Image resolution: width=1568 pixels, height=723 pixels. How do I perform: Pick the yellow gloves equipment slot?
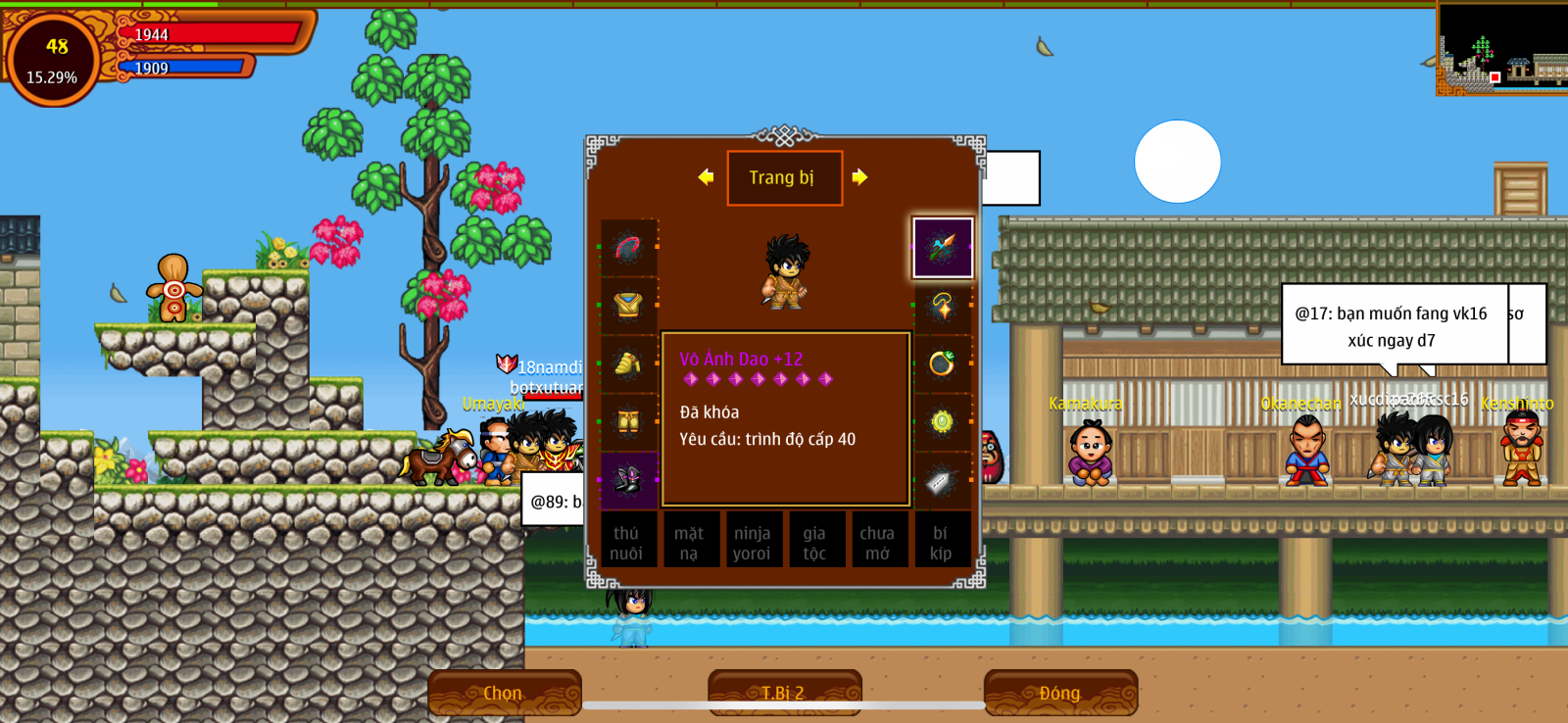pyautogui.click(x=628, y=364)
